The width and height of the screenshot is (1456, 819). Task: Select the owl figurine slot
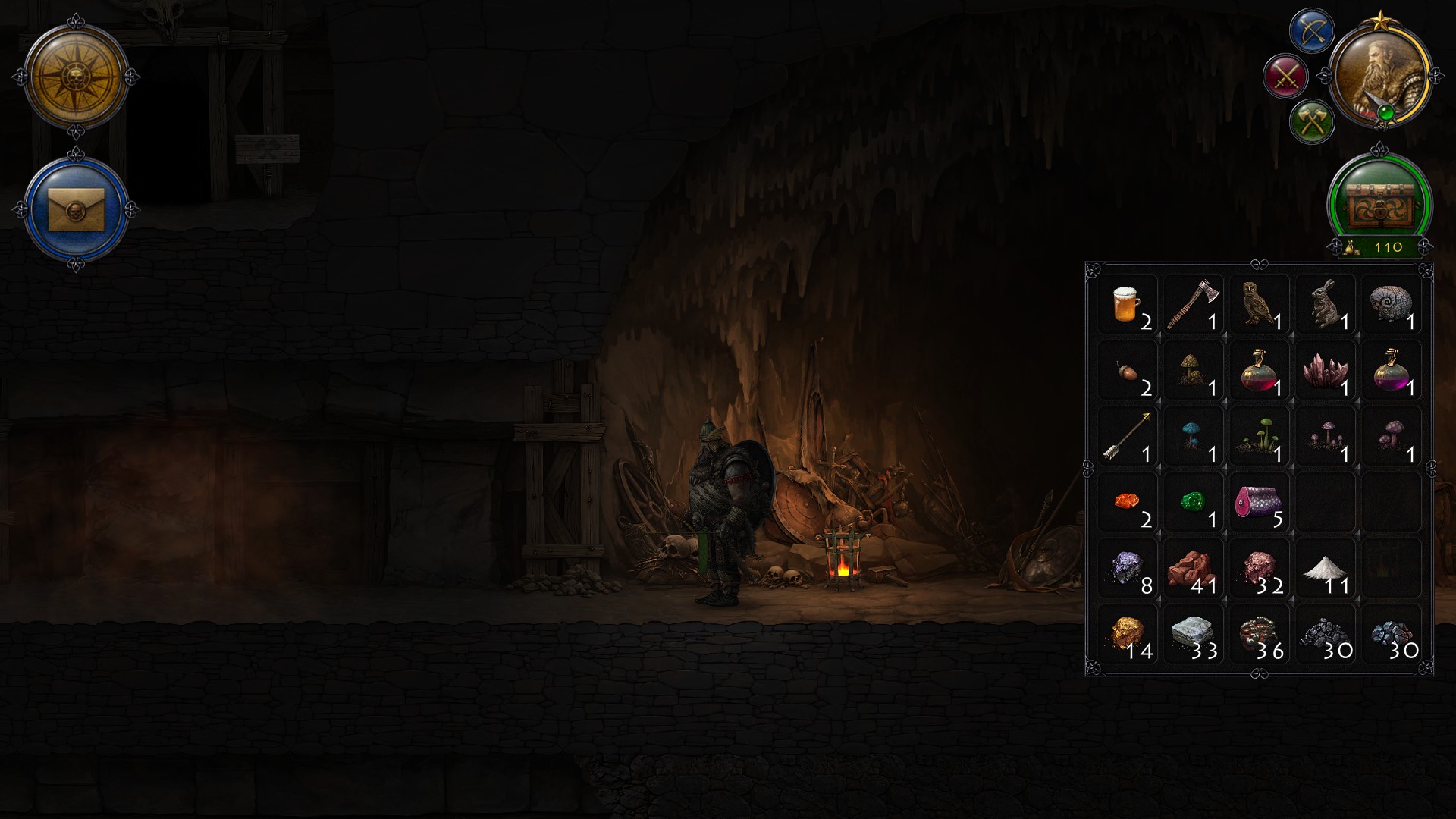click(1260, 306)
